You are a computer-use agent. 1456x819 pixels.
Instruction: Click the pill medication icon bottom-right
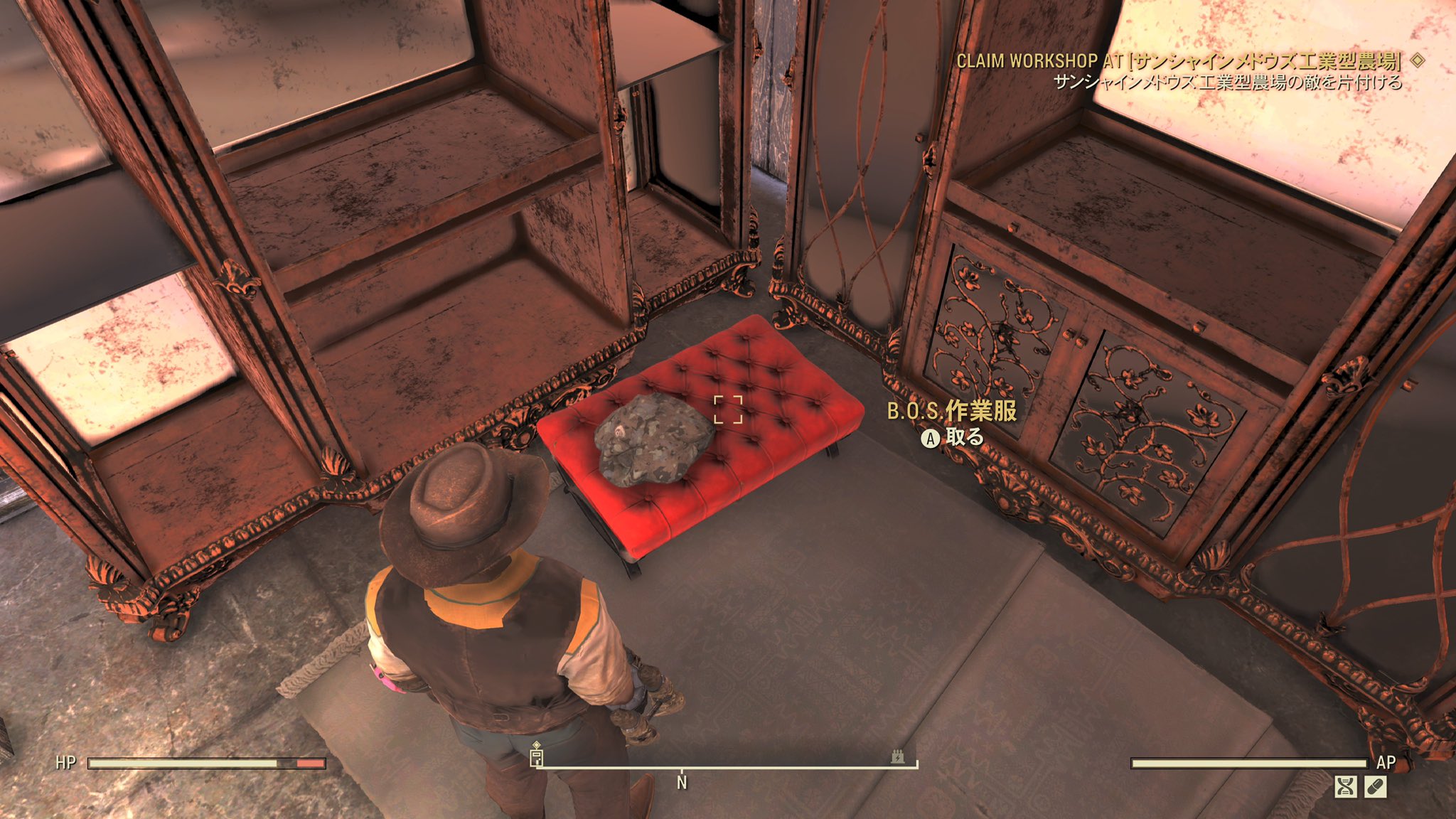(1376, 788)
